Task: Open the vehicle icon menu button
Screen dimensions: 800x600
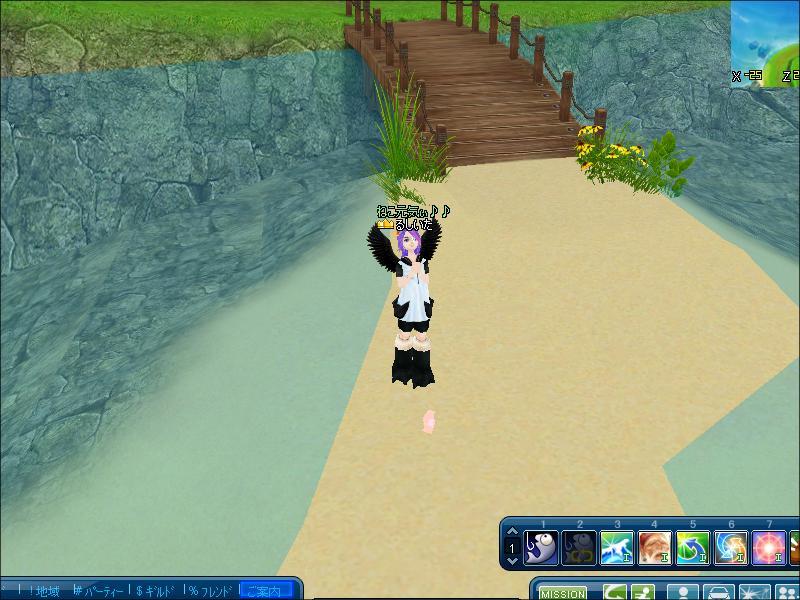Action: (x=718, y=593)
